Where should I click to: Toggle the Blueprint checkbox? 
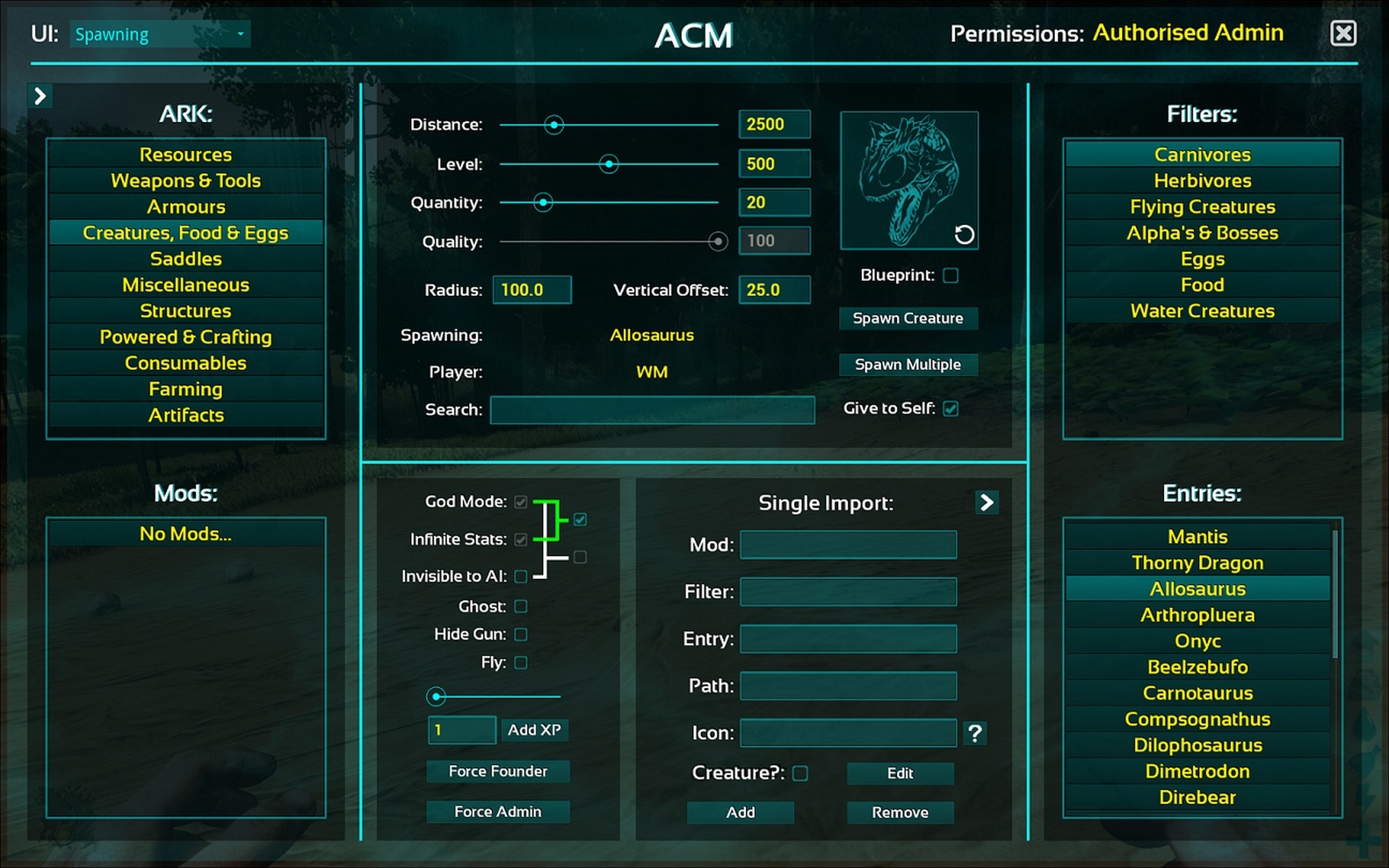[x=951, y=275]
